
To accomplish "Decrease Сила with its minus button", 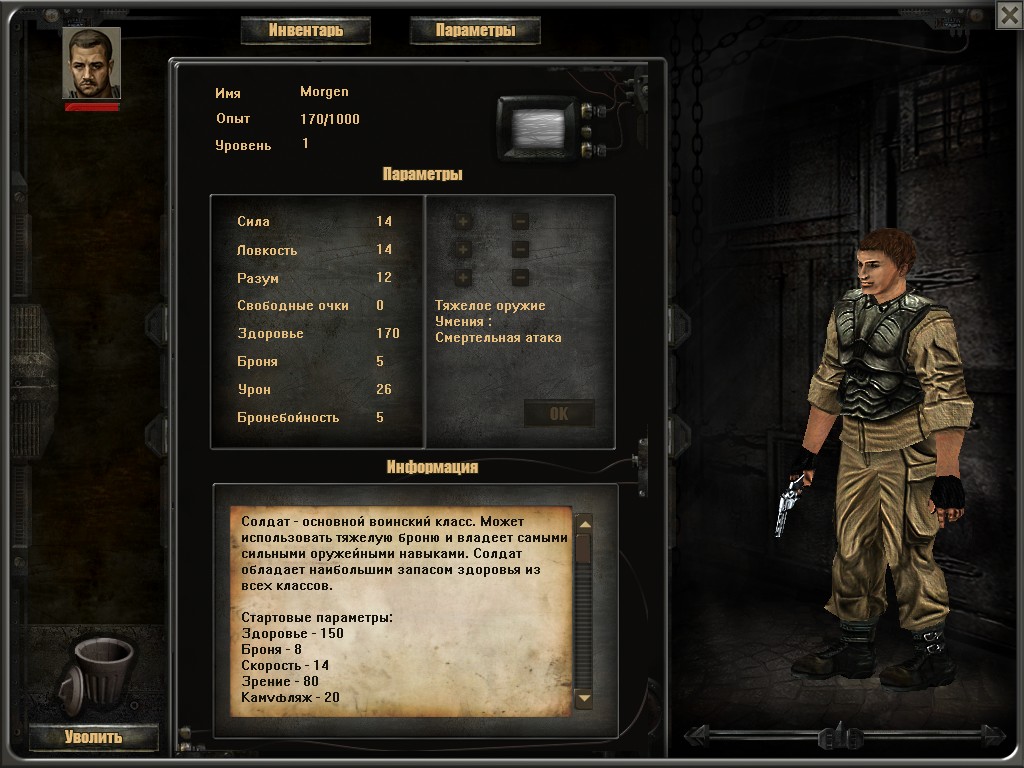I will 520,222.
